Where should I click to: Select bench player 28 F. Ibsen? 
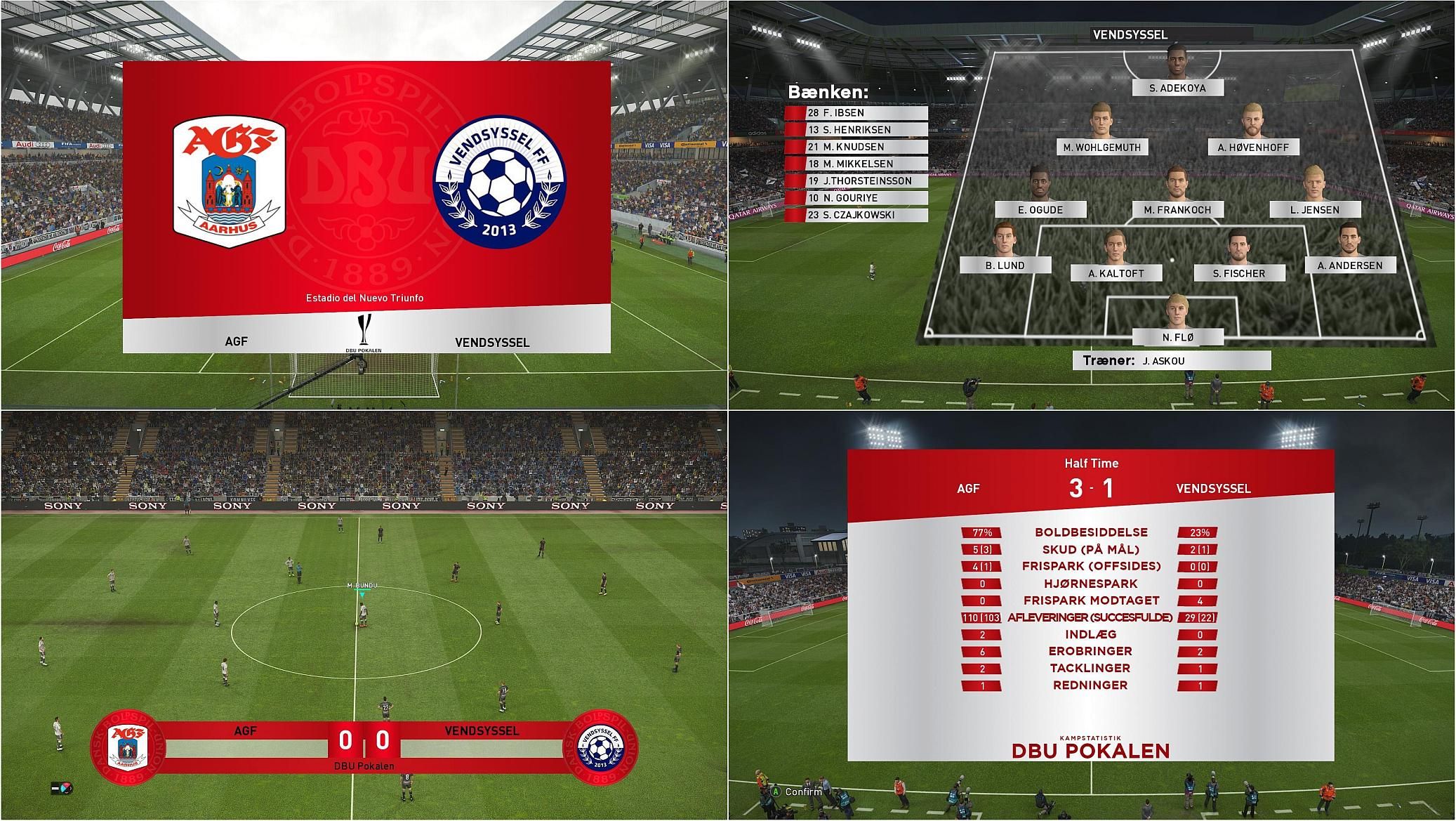[856, 112]
